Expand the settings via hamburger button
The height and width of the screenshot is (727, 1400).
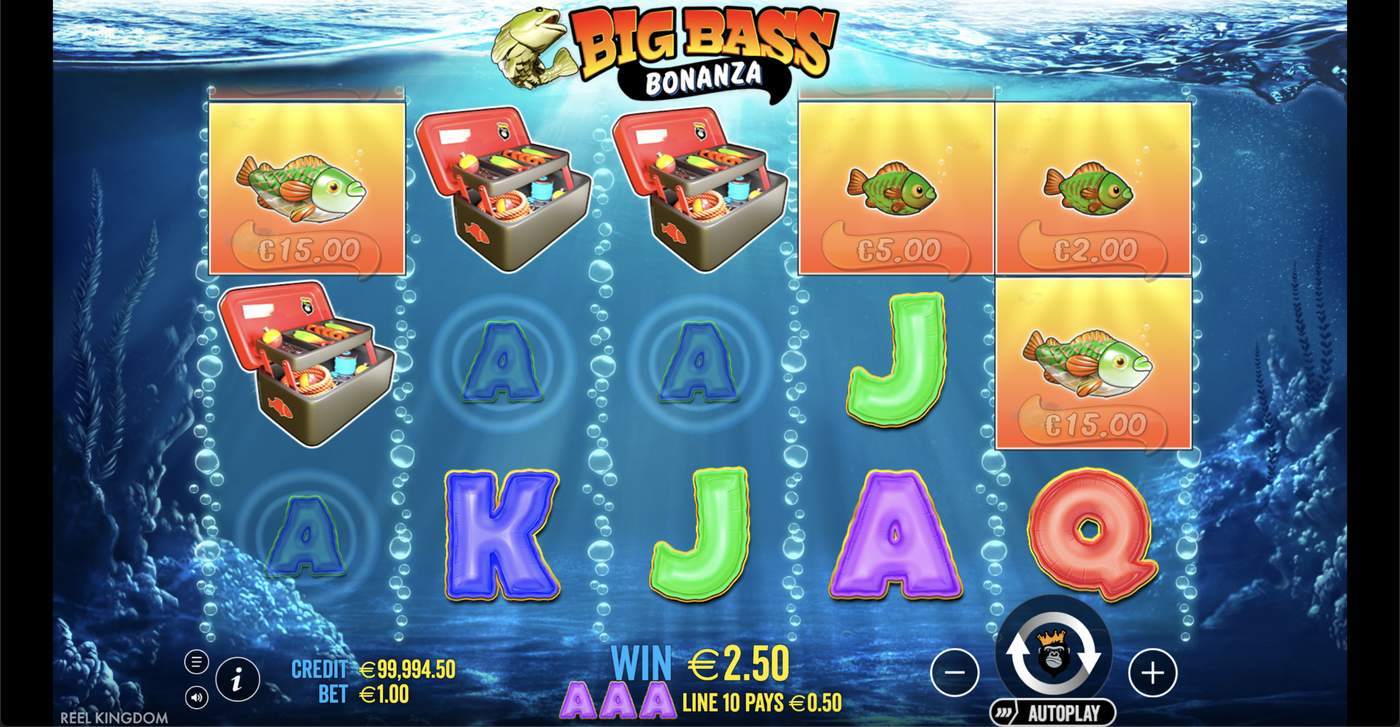[x=197, y=662]
